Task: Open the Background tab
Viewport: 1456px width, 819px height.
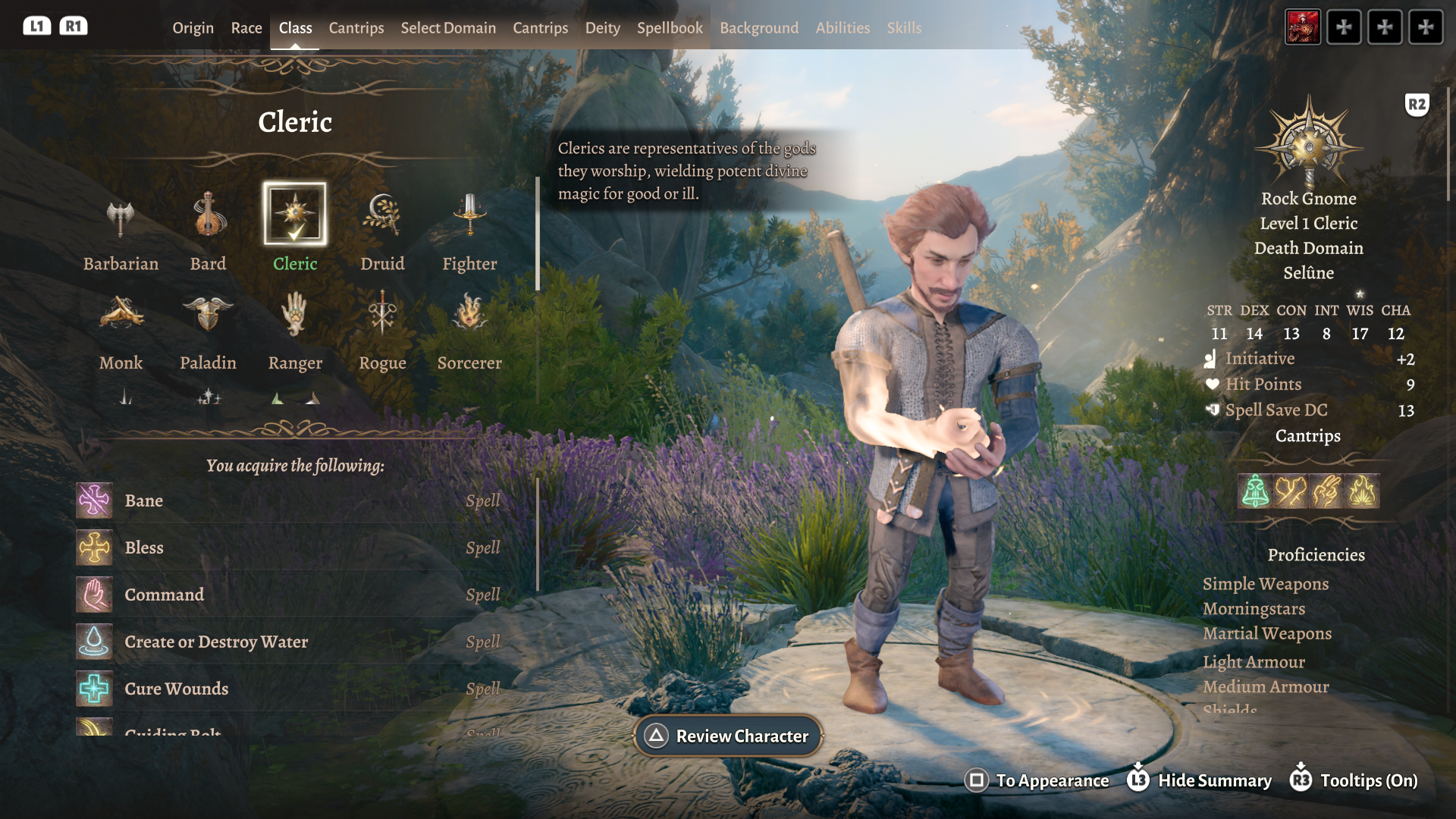Action: pos(758,28)
